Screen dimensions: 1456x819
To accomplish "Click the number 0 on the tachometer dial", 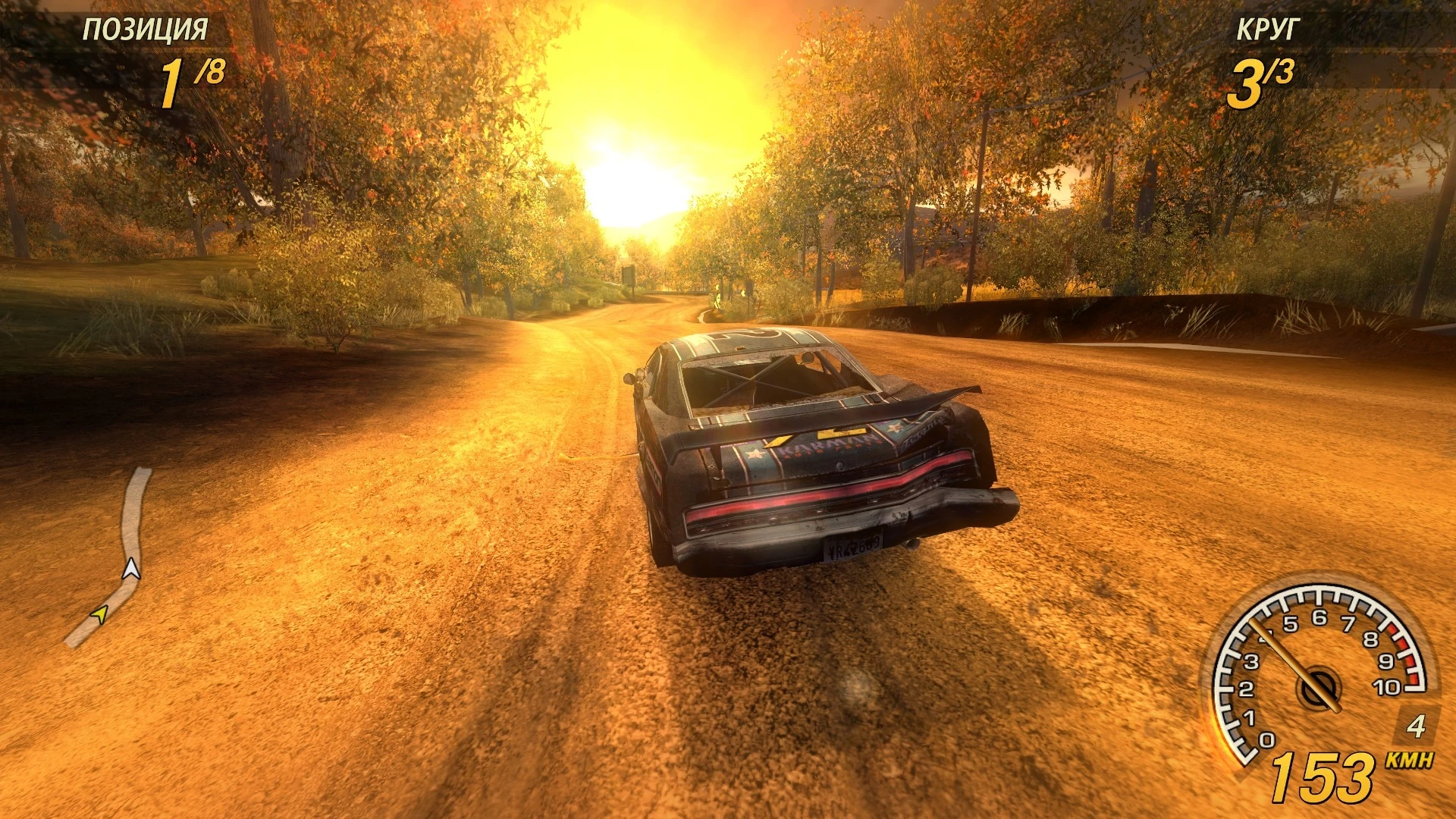I will coord(1266,740).
